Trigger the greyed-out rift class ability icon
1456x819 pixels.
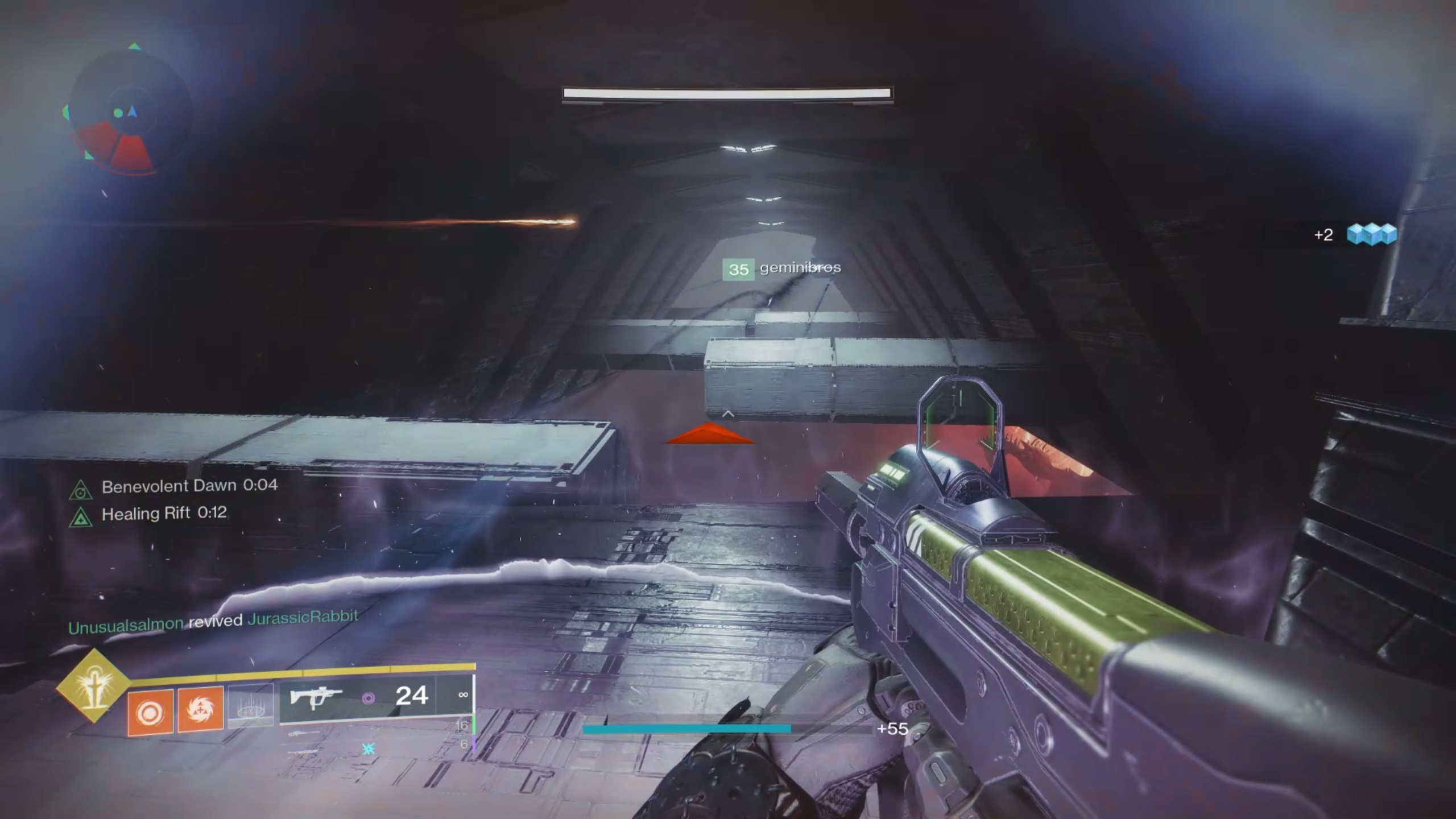click(x=250, y=706)
